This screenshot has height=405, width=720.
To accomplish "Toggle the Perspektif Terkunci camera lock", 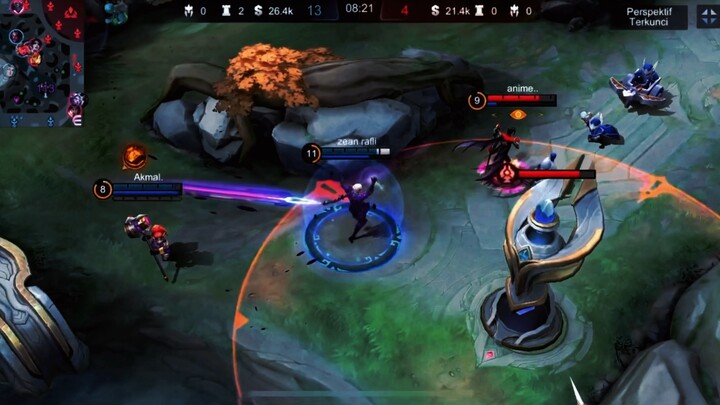I will [x=649, y=16].
